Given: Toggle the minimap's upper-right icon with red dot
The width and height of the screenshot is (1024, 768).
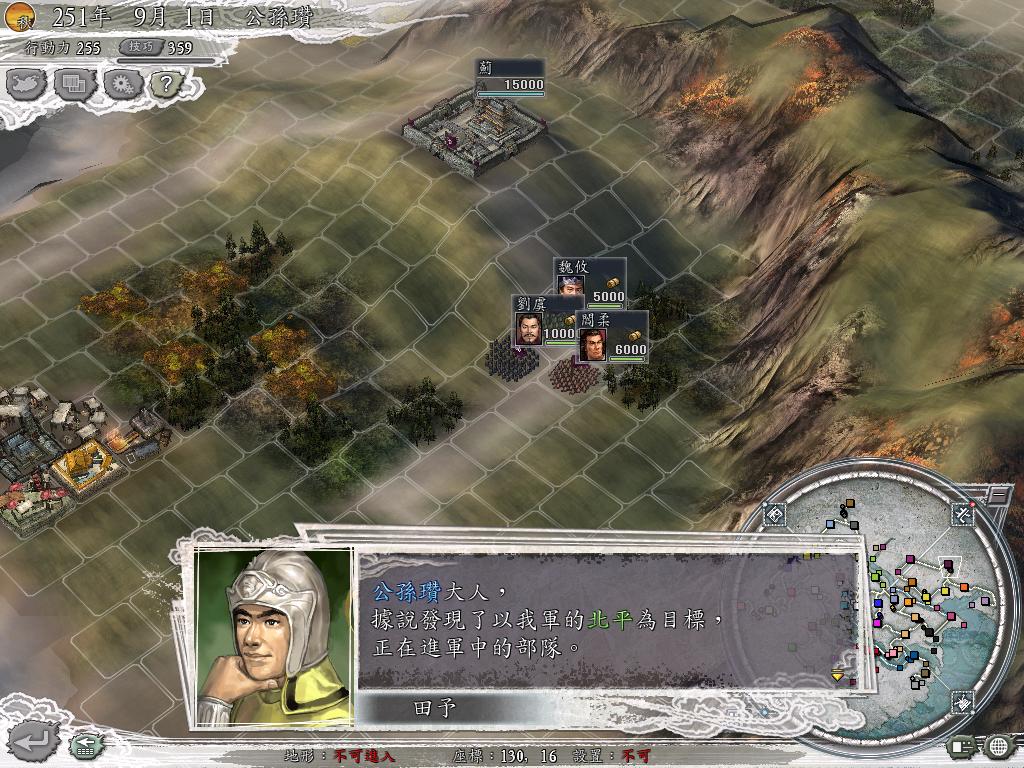Looking at the screenshot, I should pos(964,514).
